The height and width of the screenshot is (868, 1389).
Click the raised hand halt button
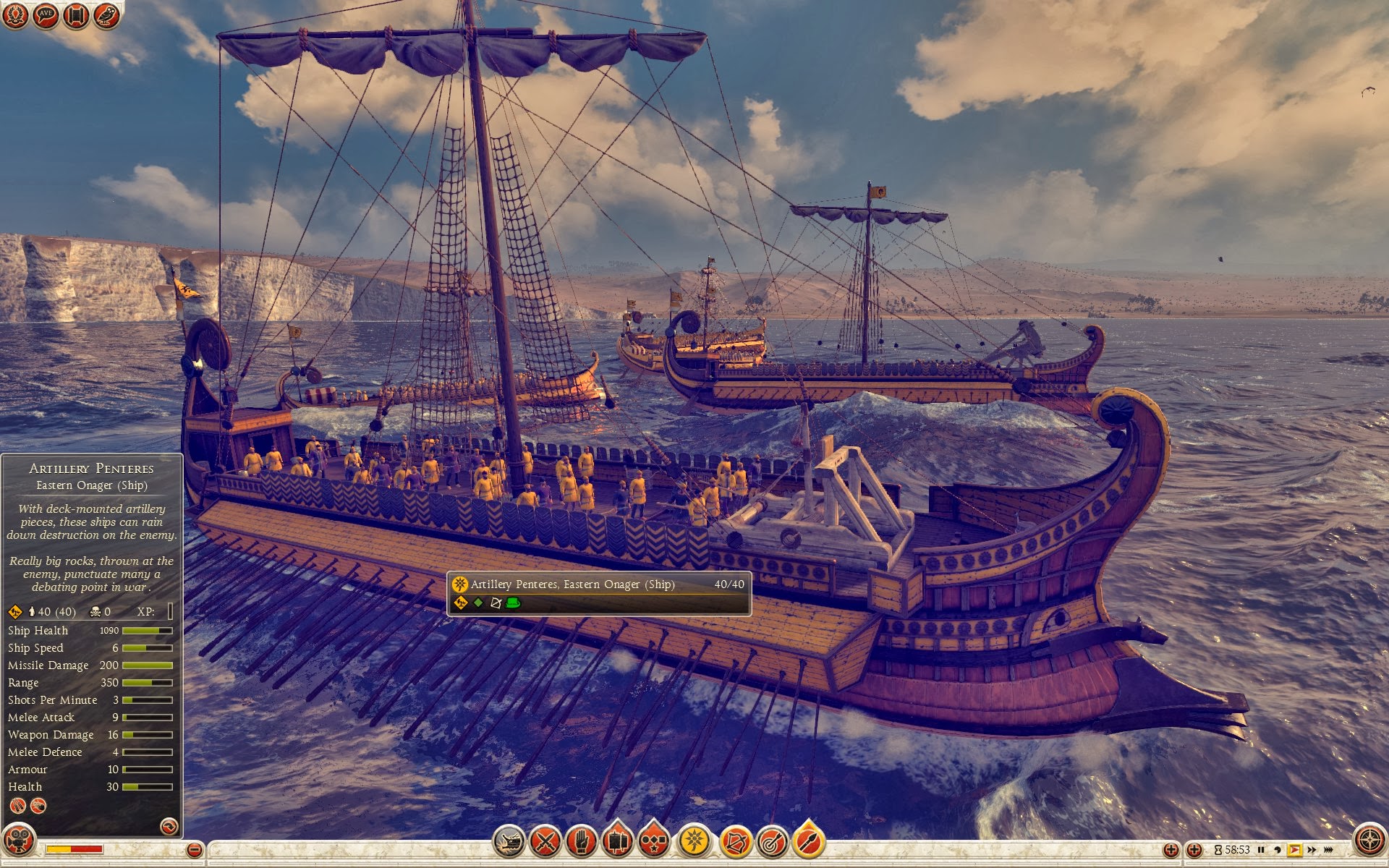(582, 841)
